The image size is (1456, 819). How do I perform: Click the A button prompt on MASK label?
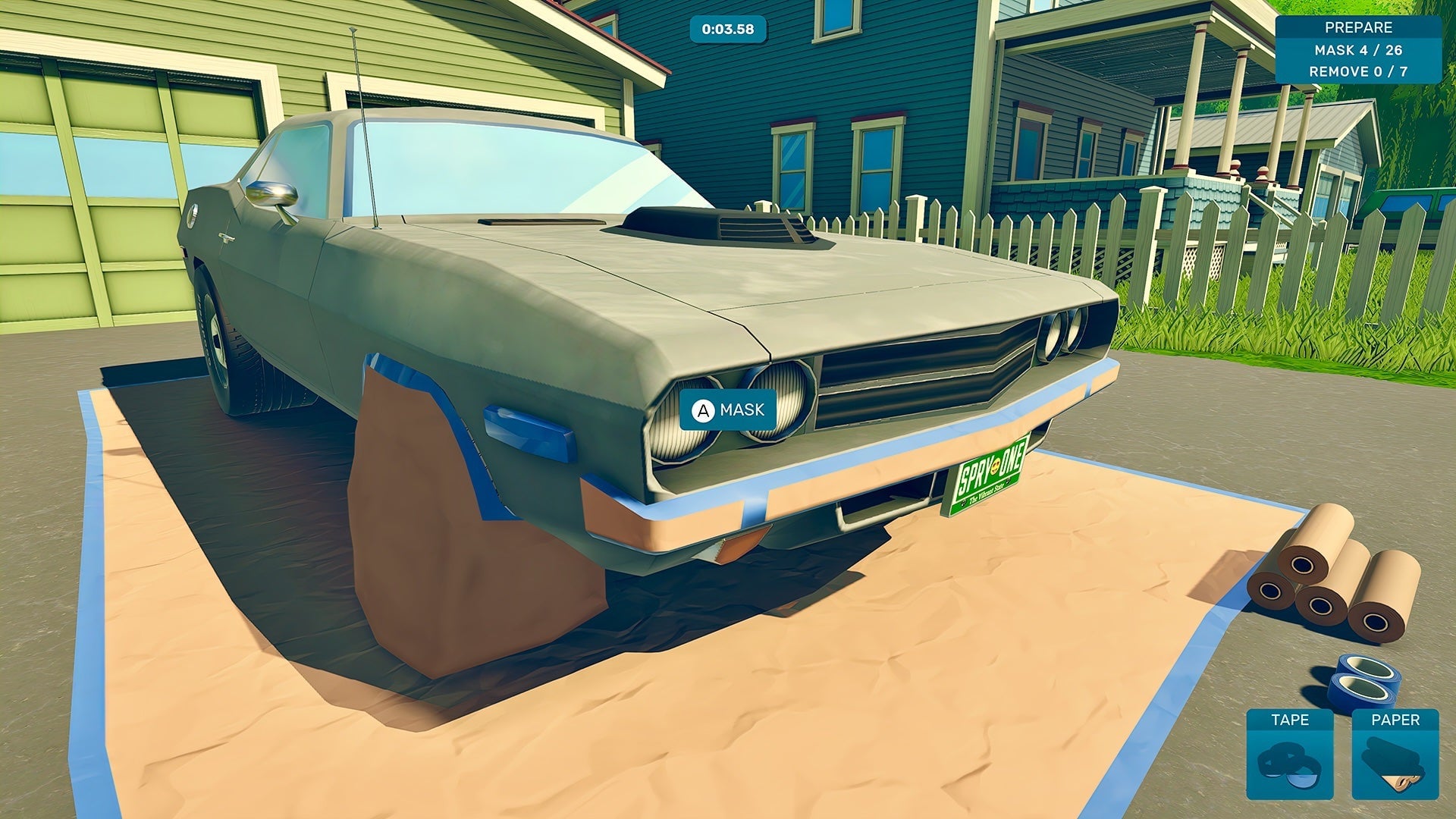[x=702, y=410]
